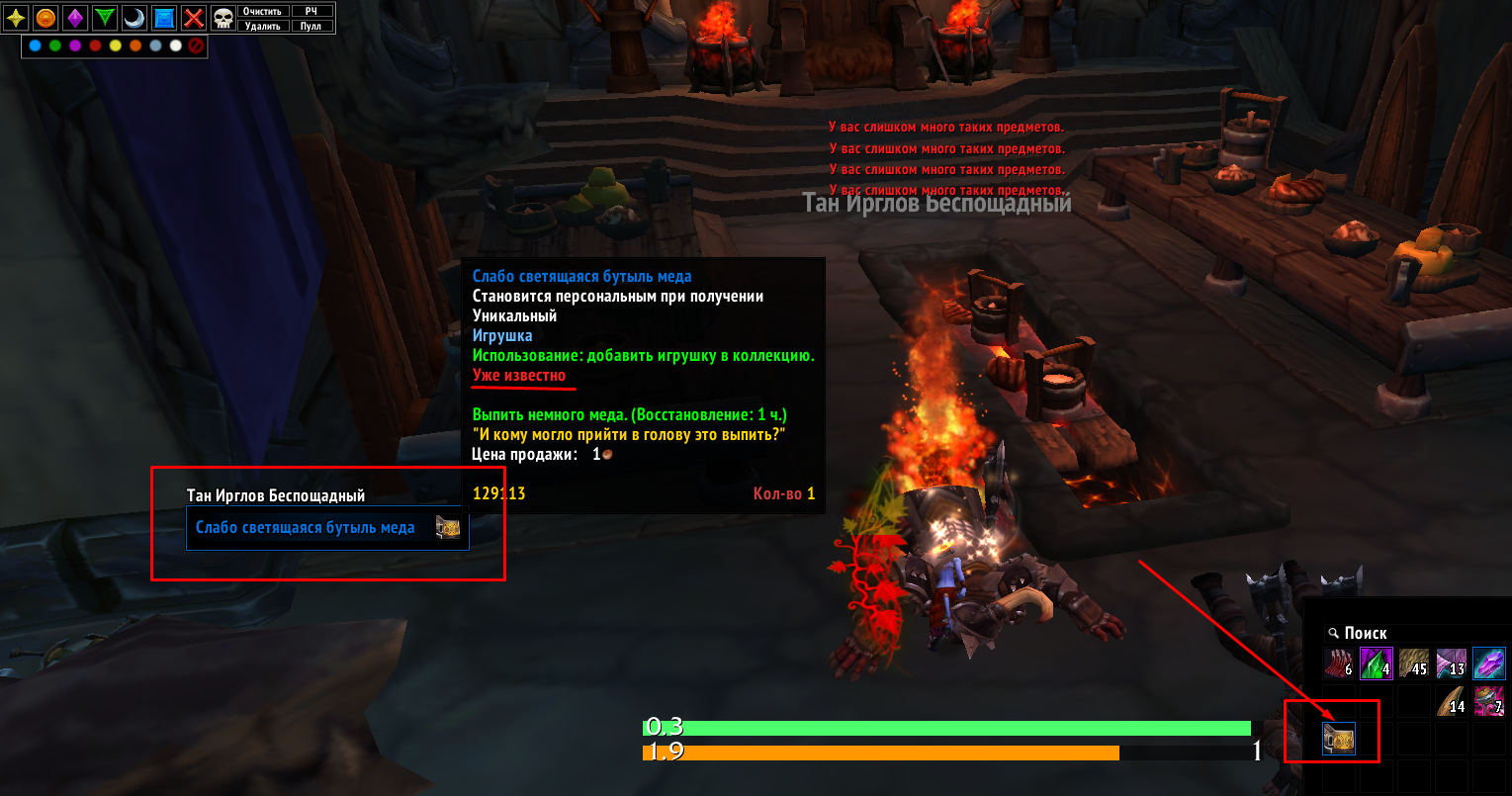
Task: Activate the Пулл pull timer button
Action: pos(311,26)
